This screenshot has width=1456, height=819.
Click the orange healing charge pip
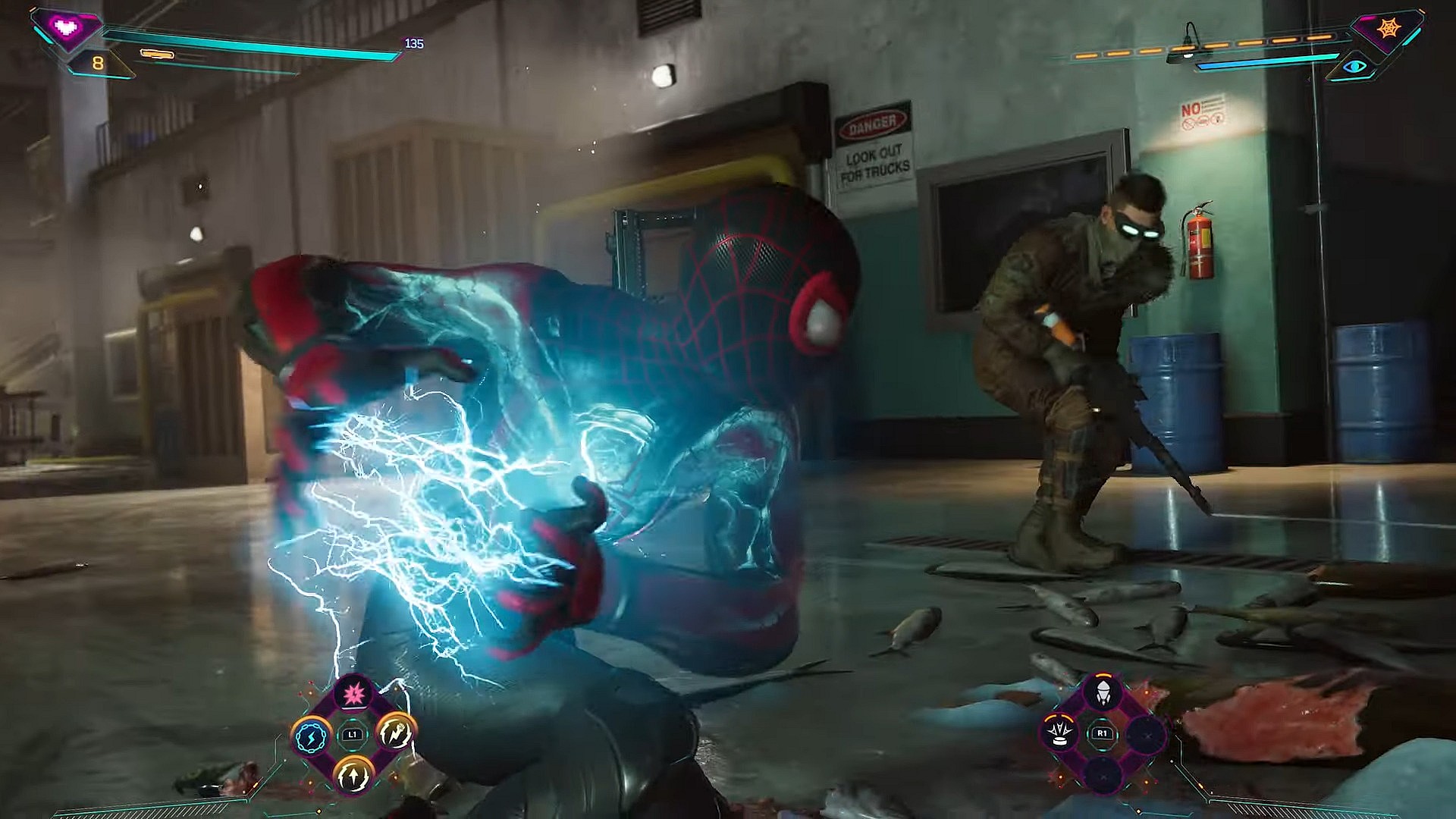point(157,55)
